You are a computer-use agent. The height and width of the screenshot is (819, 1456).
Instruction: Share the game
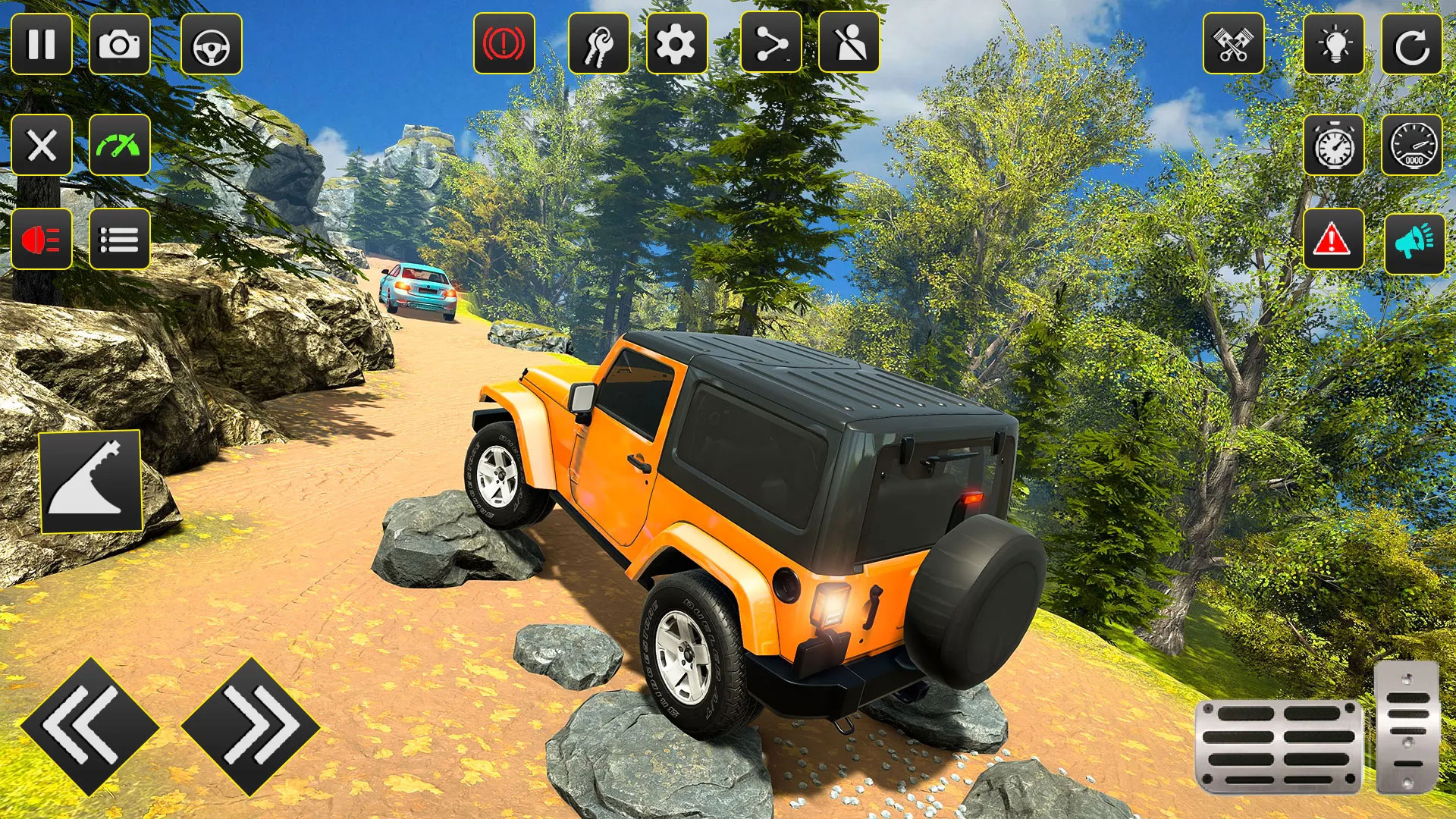tap(772, 43)
